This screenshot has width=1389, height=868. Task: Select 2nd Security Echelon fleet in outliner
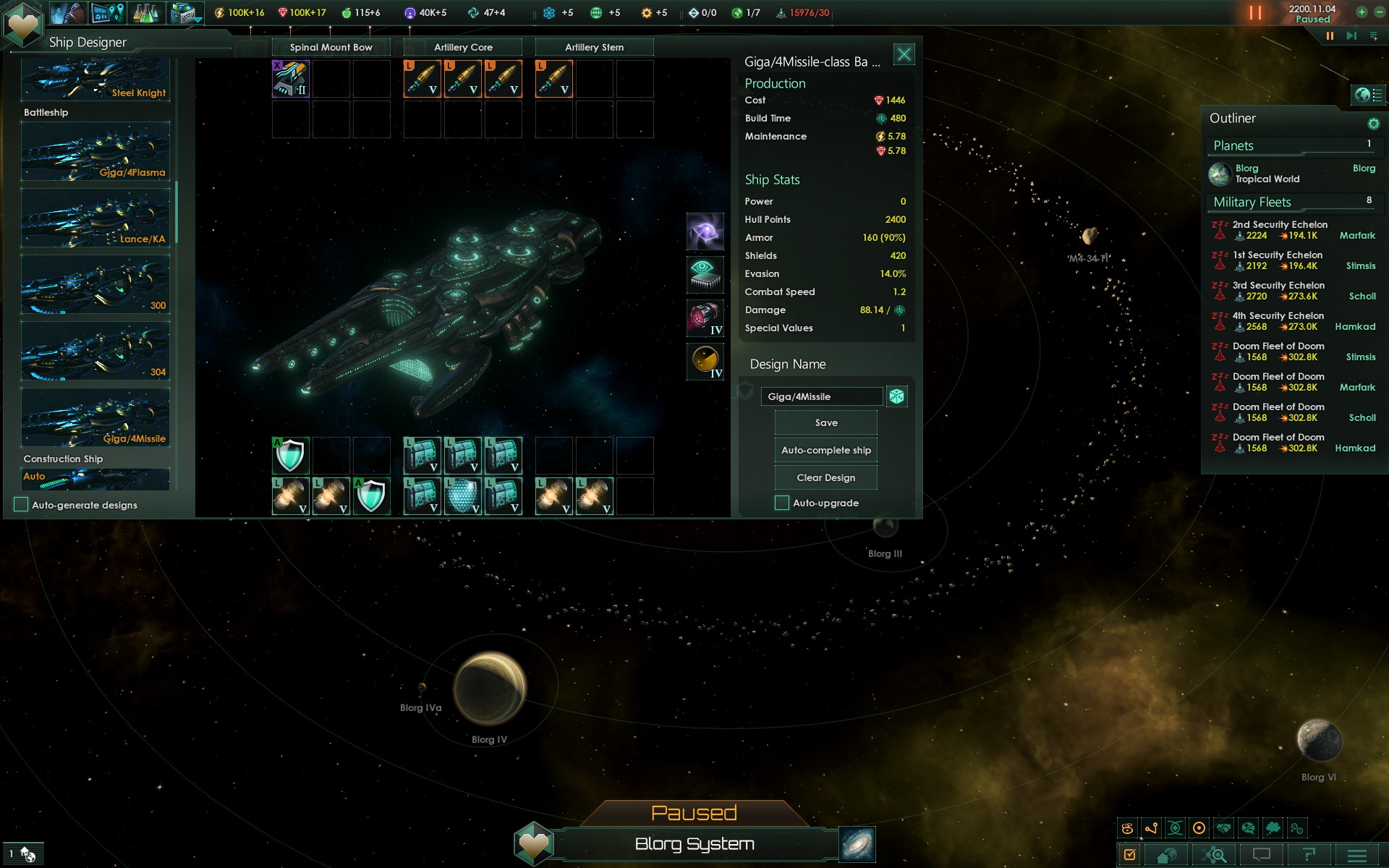click(1279, 230)
